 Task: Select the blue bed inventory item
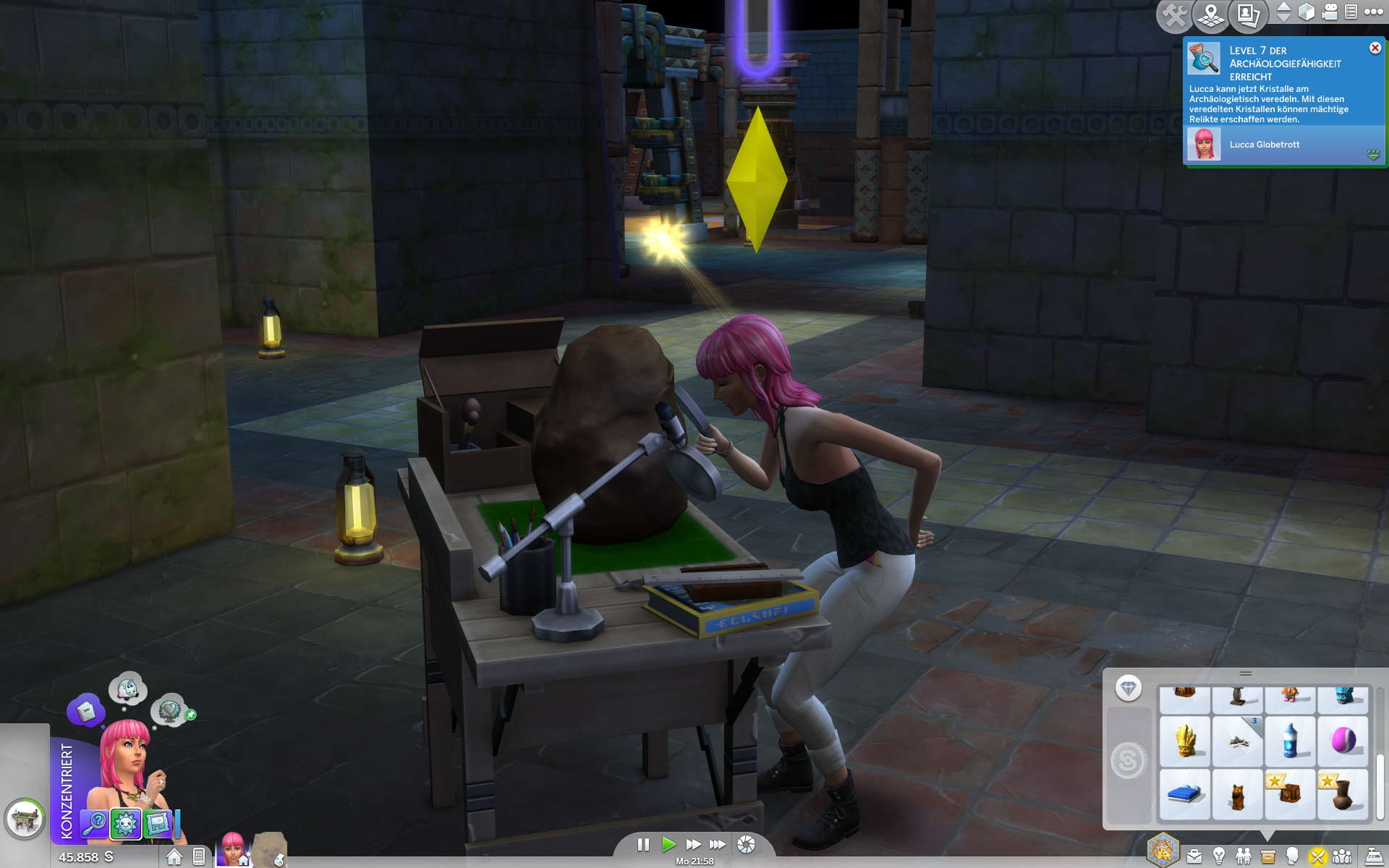coord(1184,794)
